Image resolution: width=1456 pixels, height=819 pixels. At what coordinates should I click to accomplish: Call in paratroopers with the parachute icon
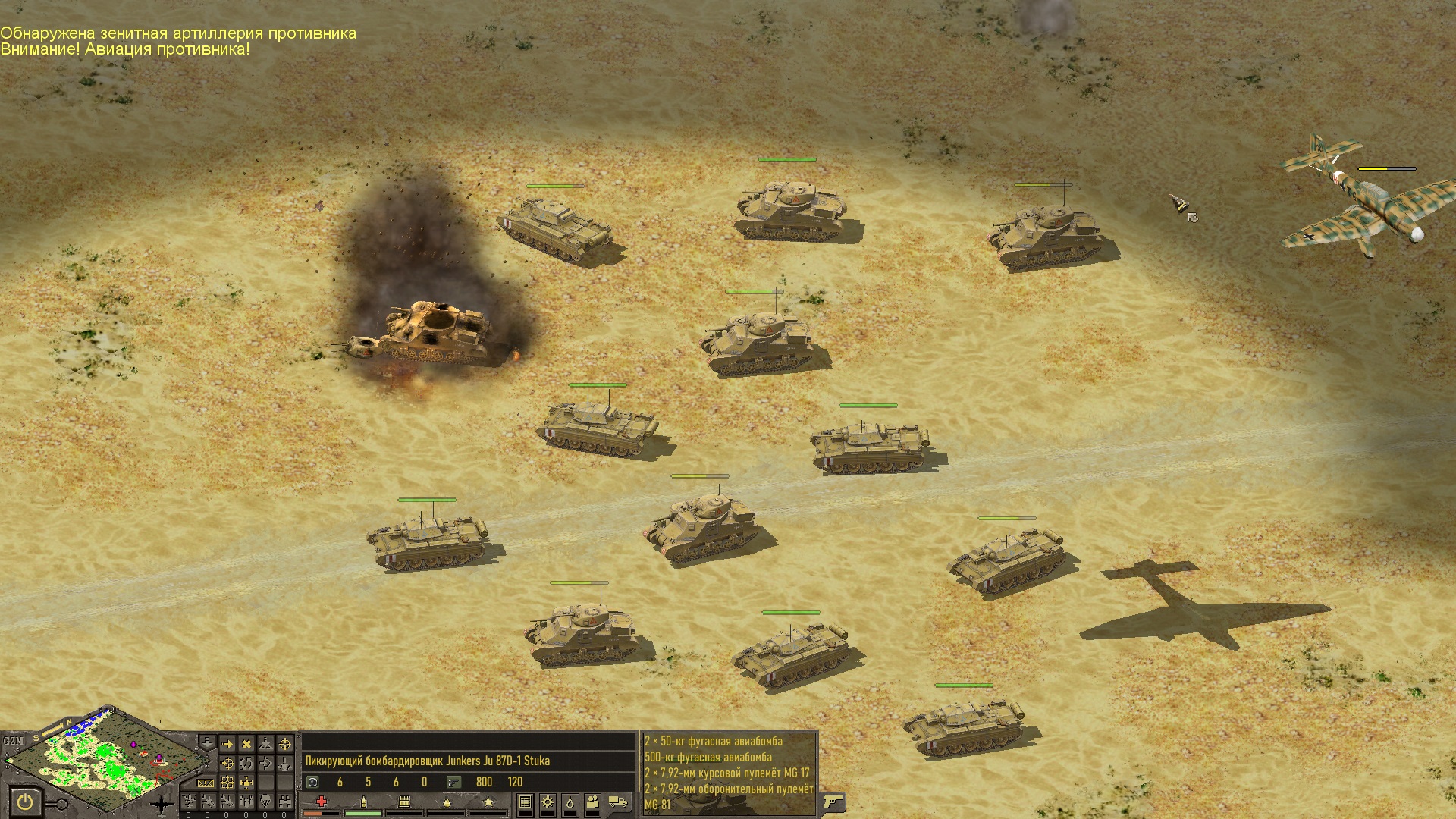(x=265, y=802)
